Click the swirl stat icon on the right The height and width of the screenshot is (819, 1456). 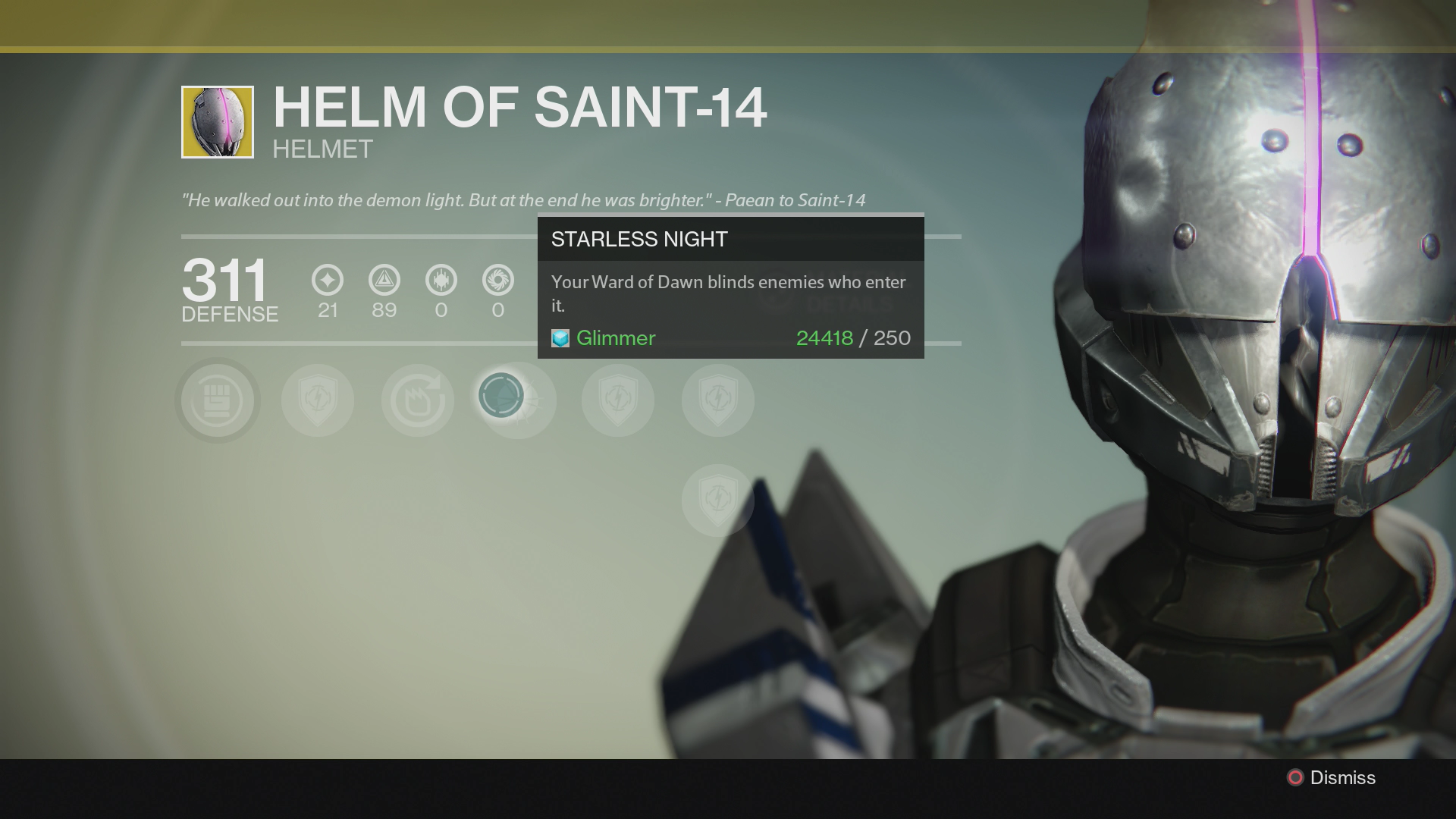498,281
